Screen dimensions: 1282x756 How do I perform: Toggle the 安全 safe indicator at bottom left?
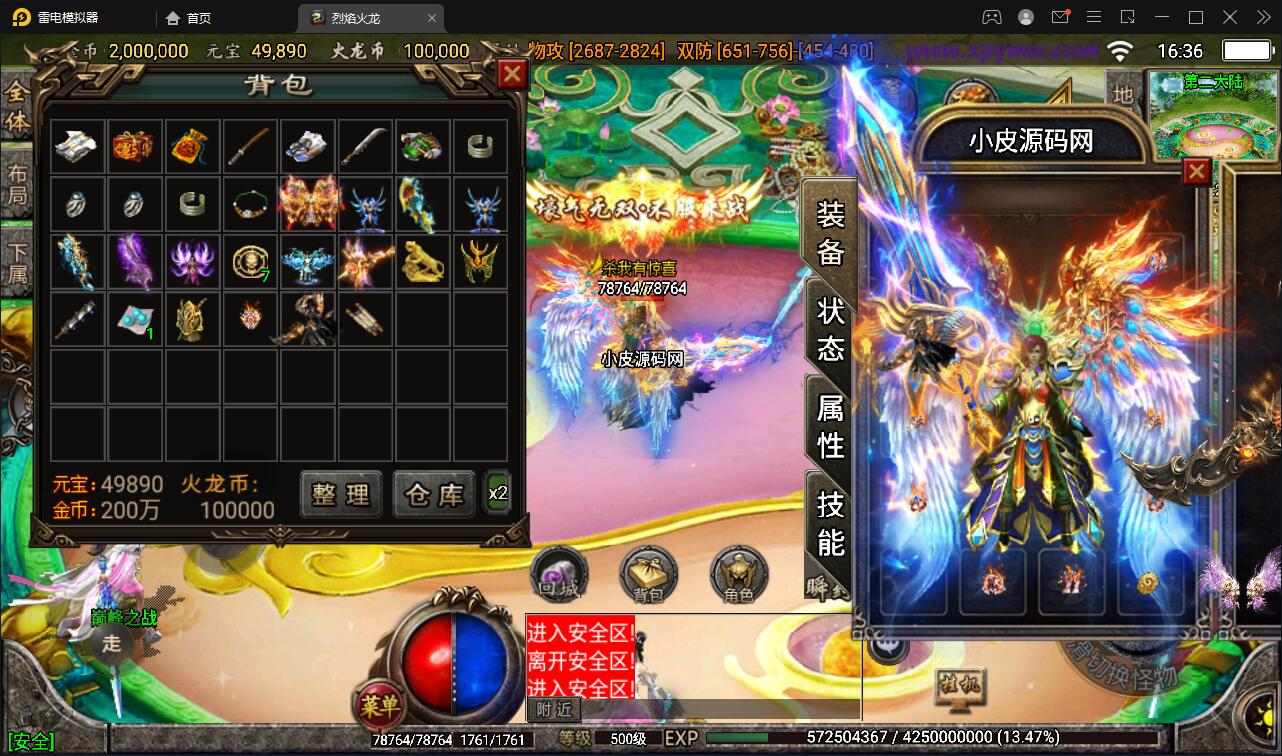pos(31,741)
